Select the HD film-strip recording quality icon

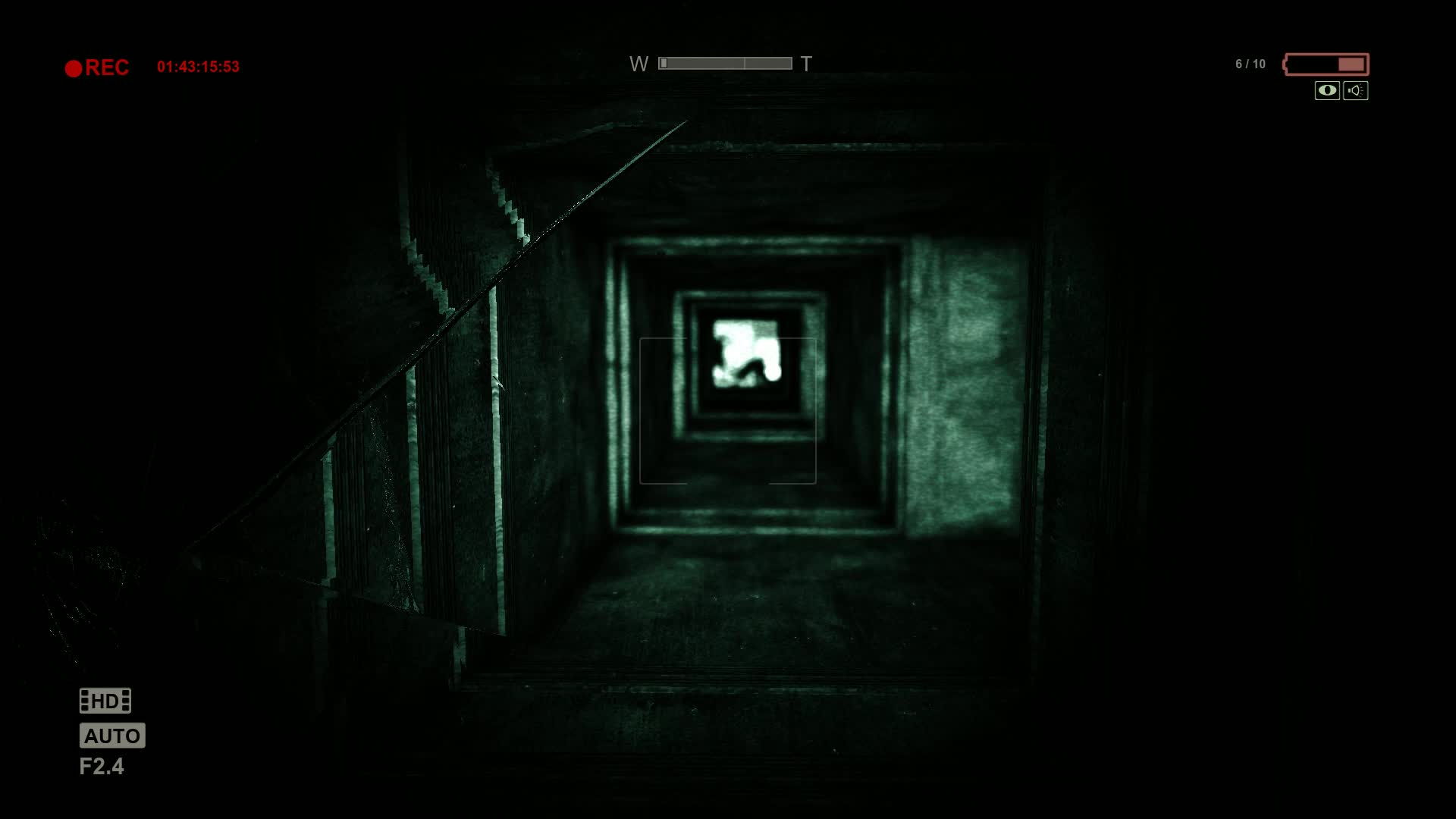[x=105, y=701]
